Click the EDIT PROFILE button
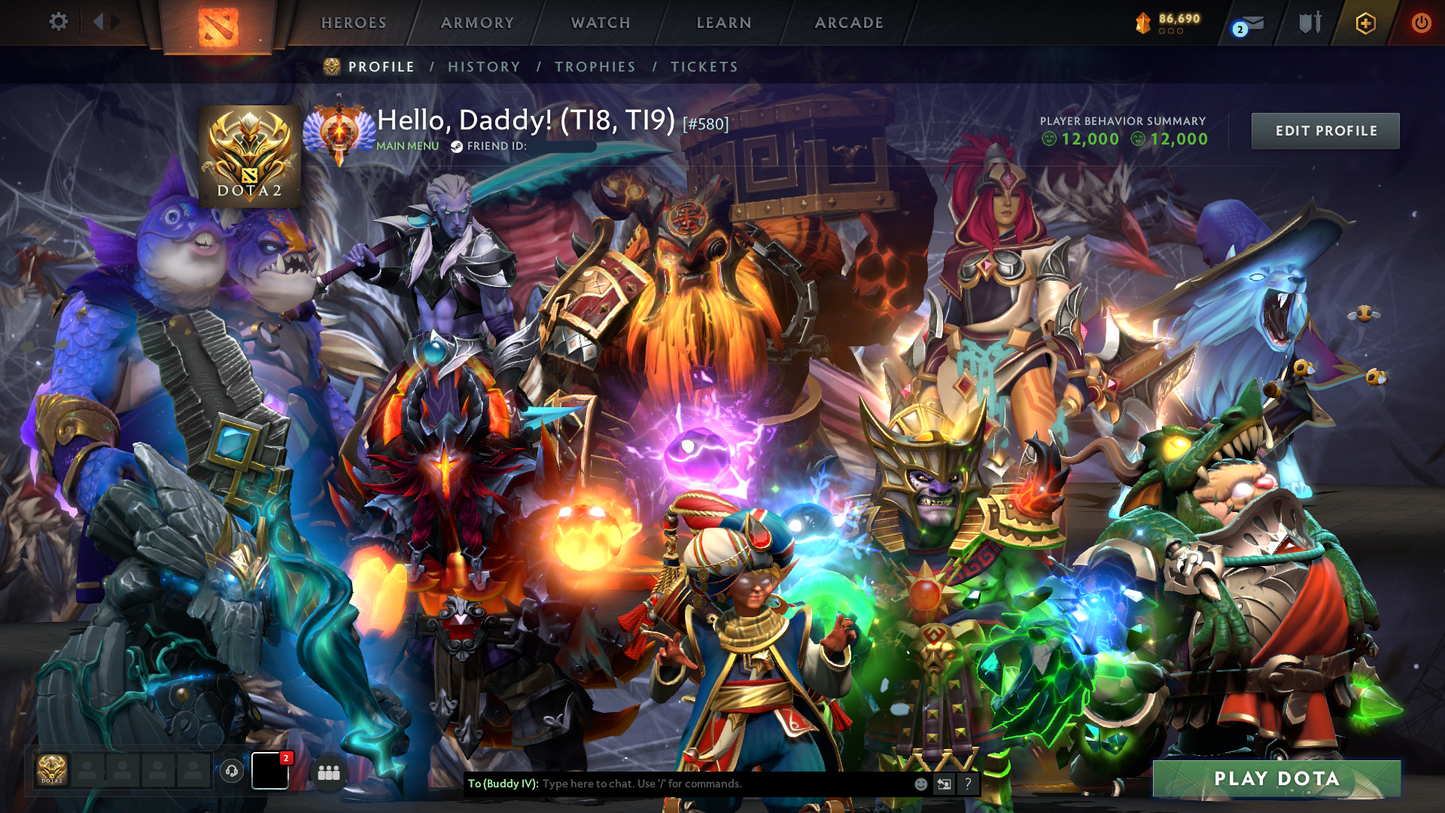1445x813 pixels. pos(1324,130)
